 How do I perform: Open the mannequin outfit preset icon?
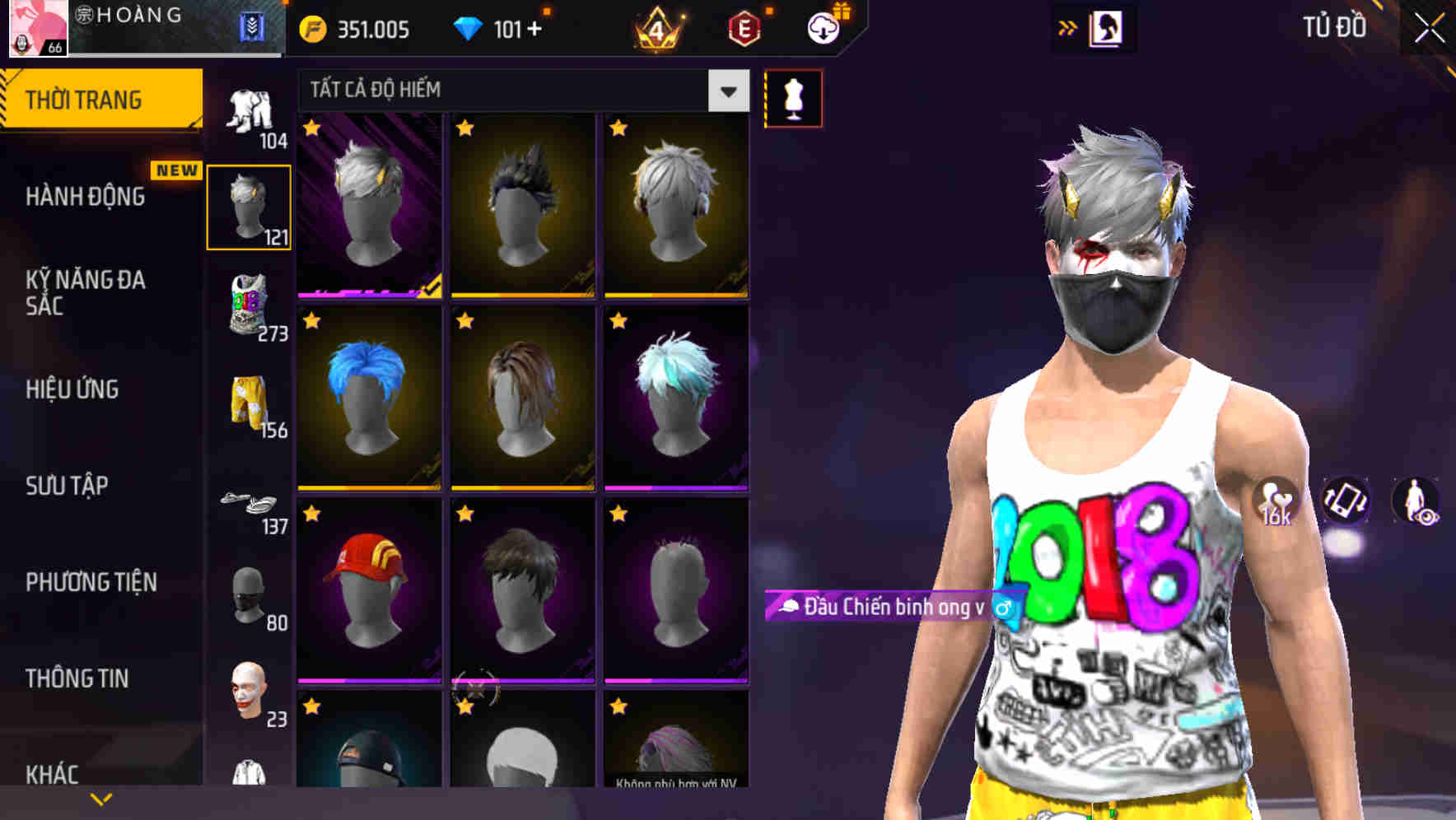point(793,96)
